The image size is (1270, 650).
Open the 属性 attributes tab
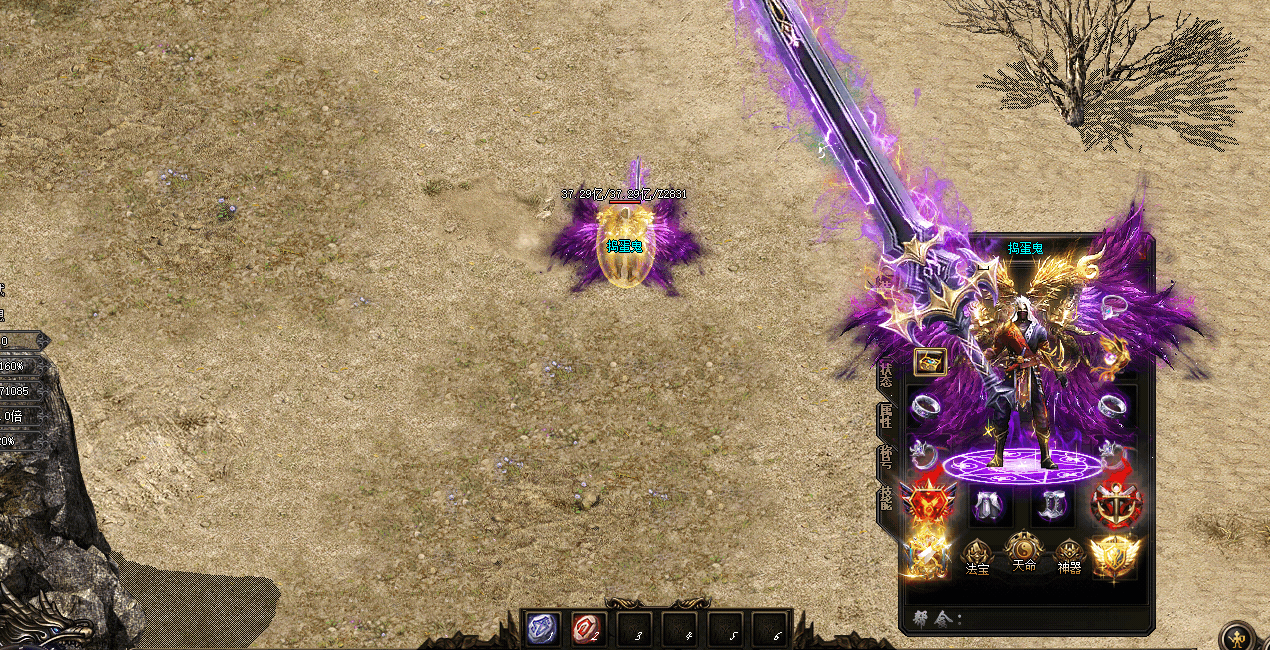(x=886, y=416)
